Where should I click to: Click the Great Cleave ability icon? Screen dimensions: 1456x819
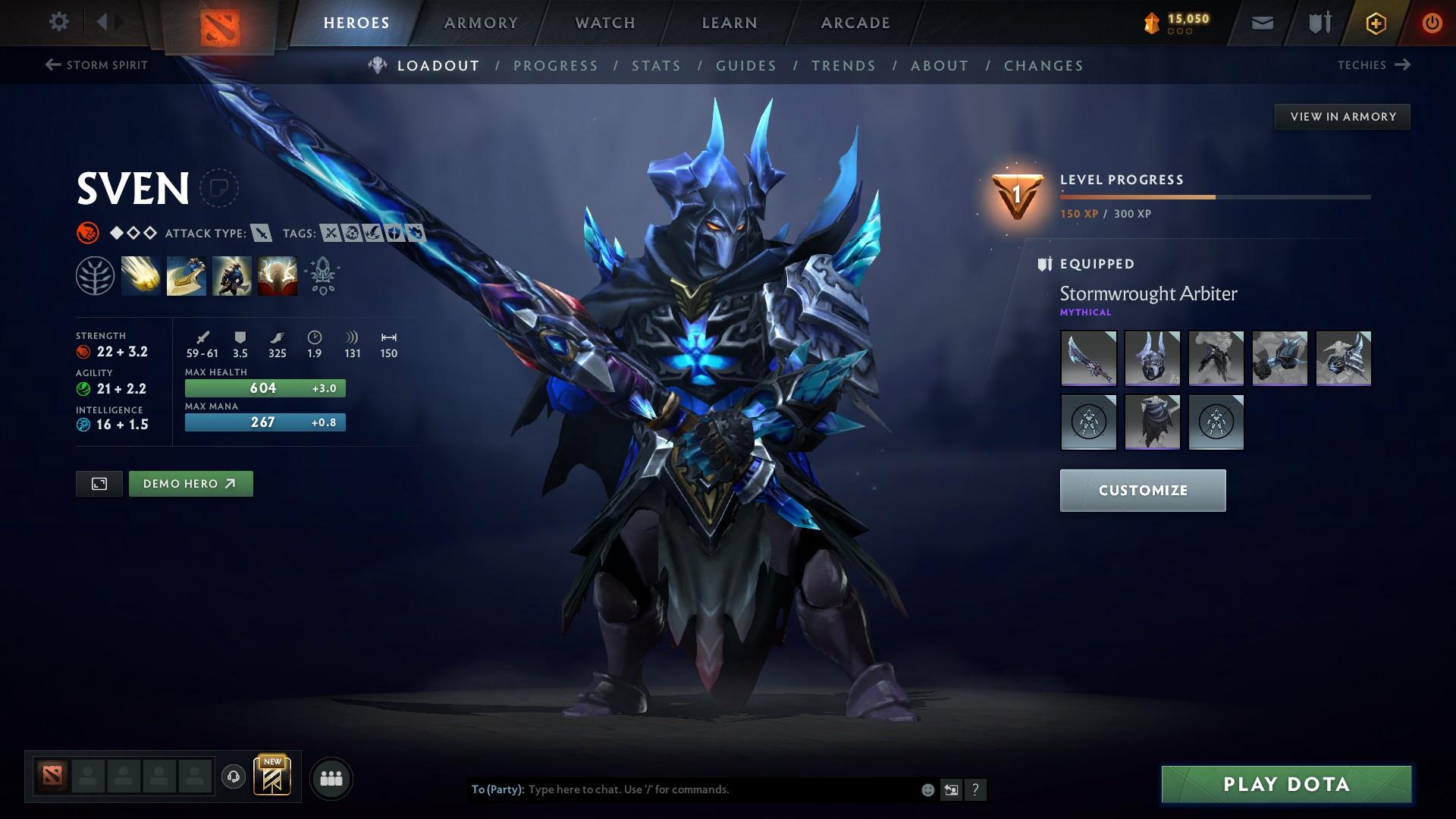point(186,275)
